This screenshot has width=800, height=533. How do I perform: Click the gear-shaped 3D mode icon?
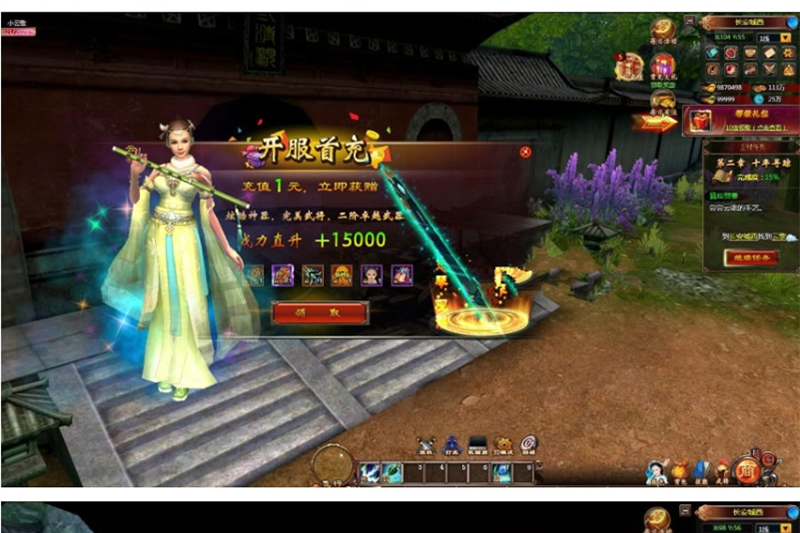pos(503,445)
